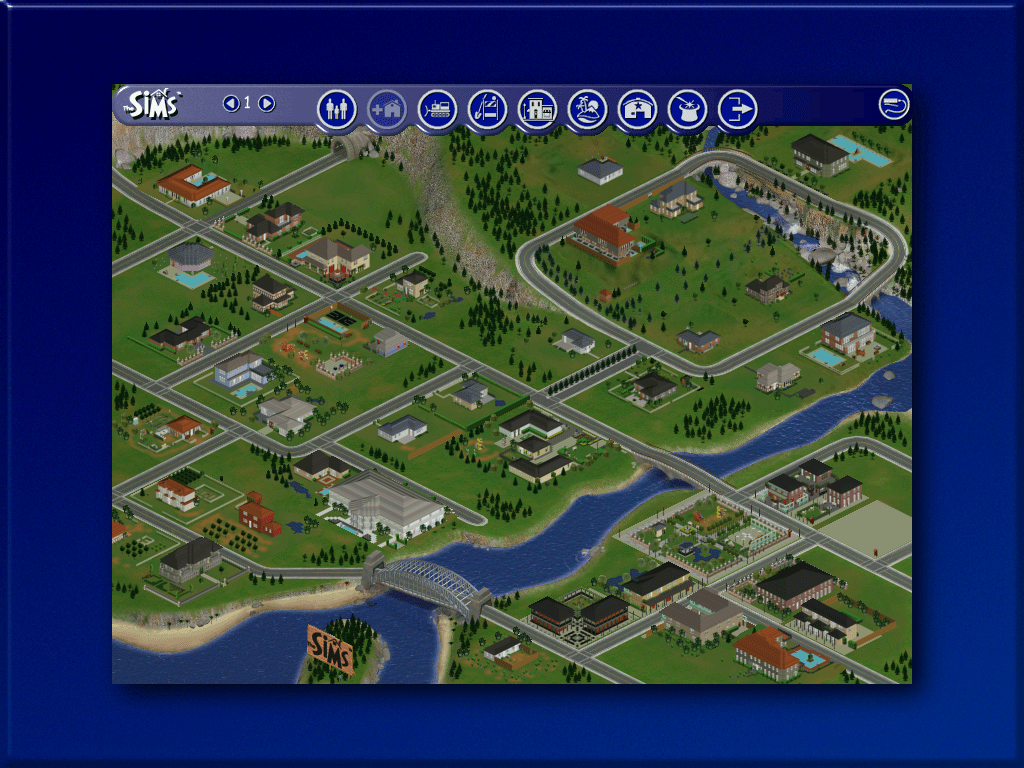This screenshot has width=1024, height=768.
Task: Exit using the door arrow button
Action: pos(737,109)
